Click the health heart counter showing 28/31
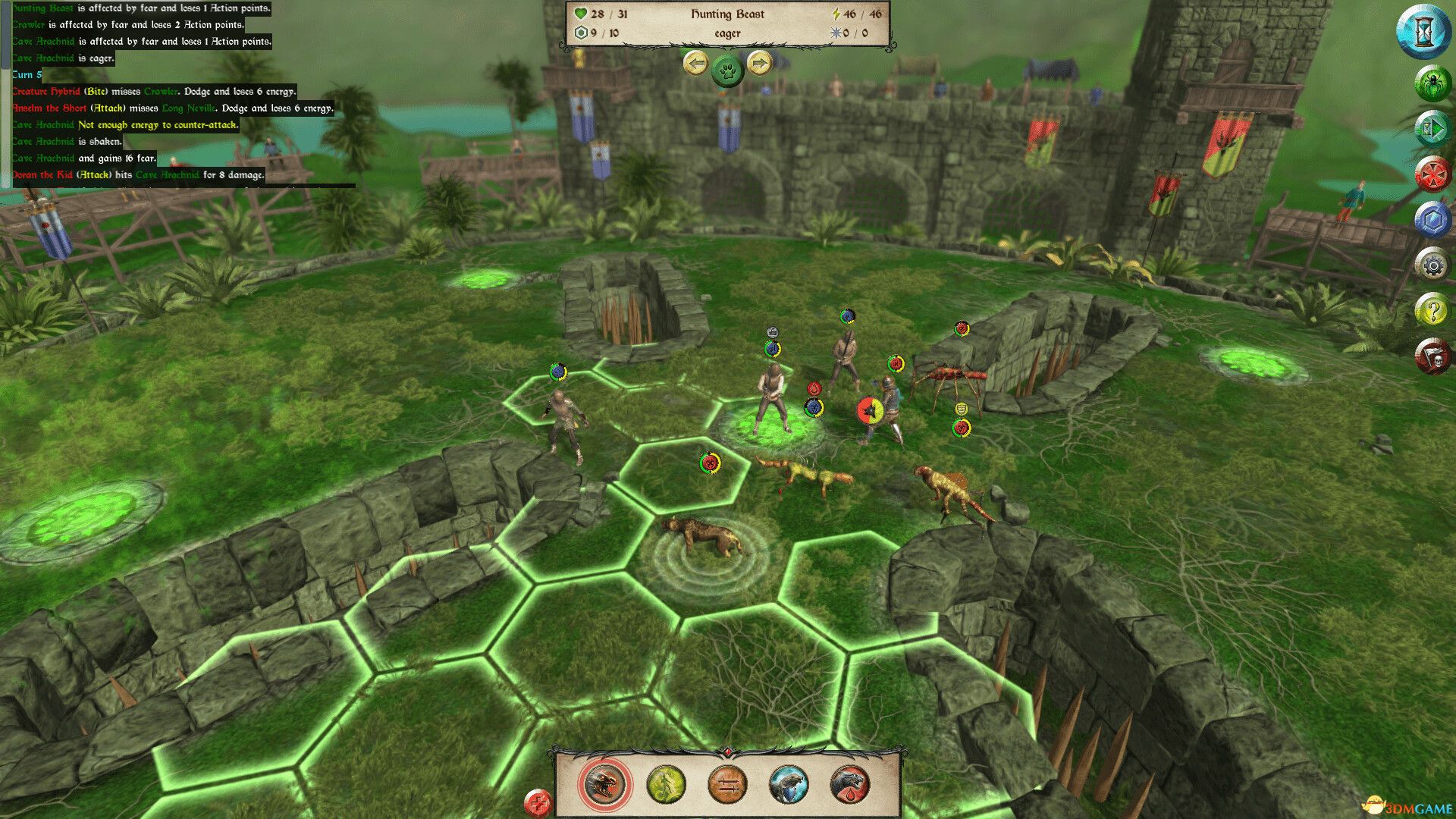 (x=594, y=13)
